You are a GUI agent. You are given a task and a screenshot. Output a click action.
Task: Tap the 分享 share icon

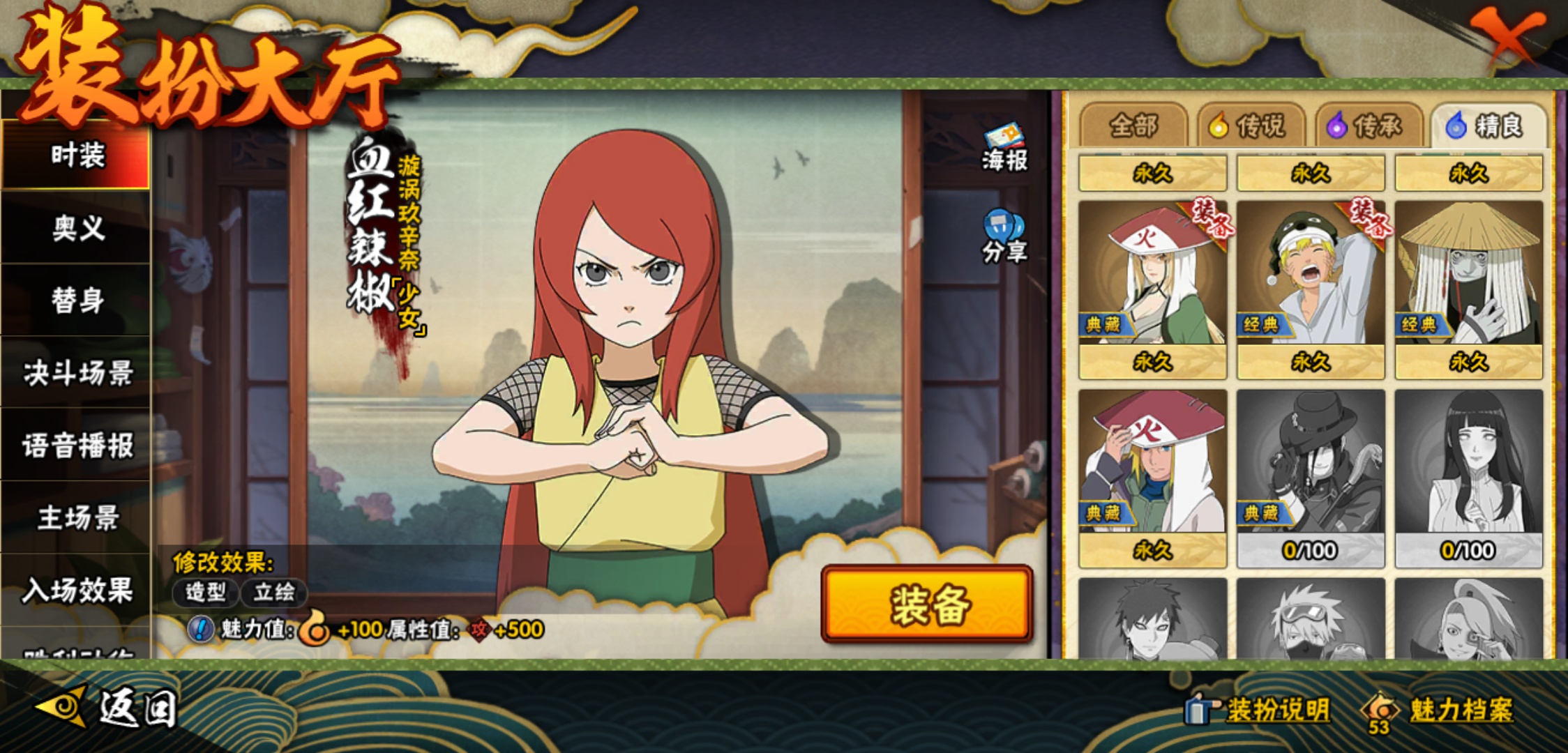[x=1004, y=237]
